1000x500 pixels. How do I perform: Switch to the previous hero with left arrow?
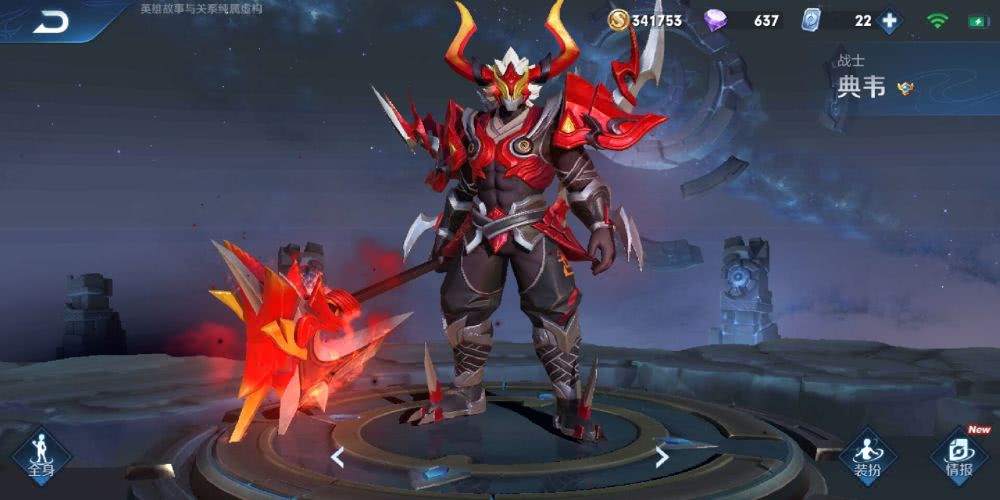pyautogui.click(x=338, y=458)
